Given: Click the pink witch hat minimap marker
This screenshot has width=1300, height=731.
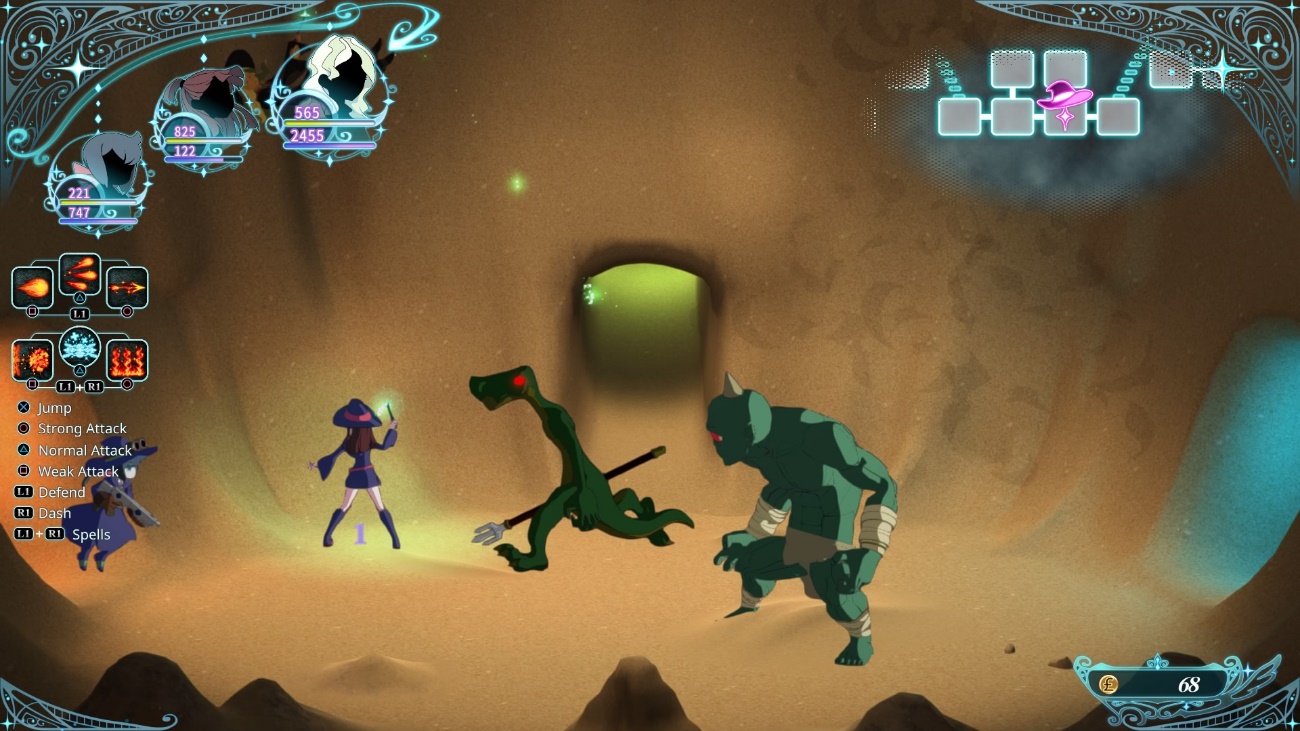Looking at the screenshot, I should 1064,98.
